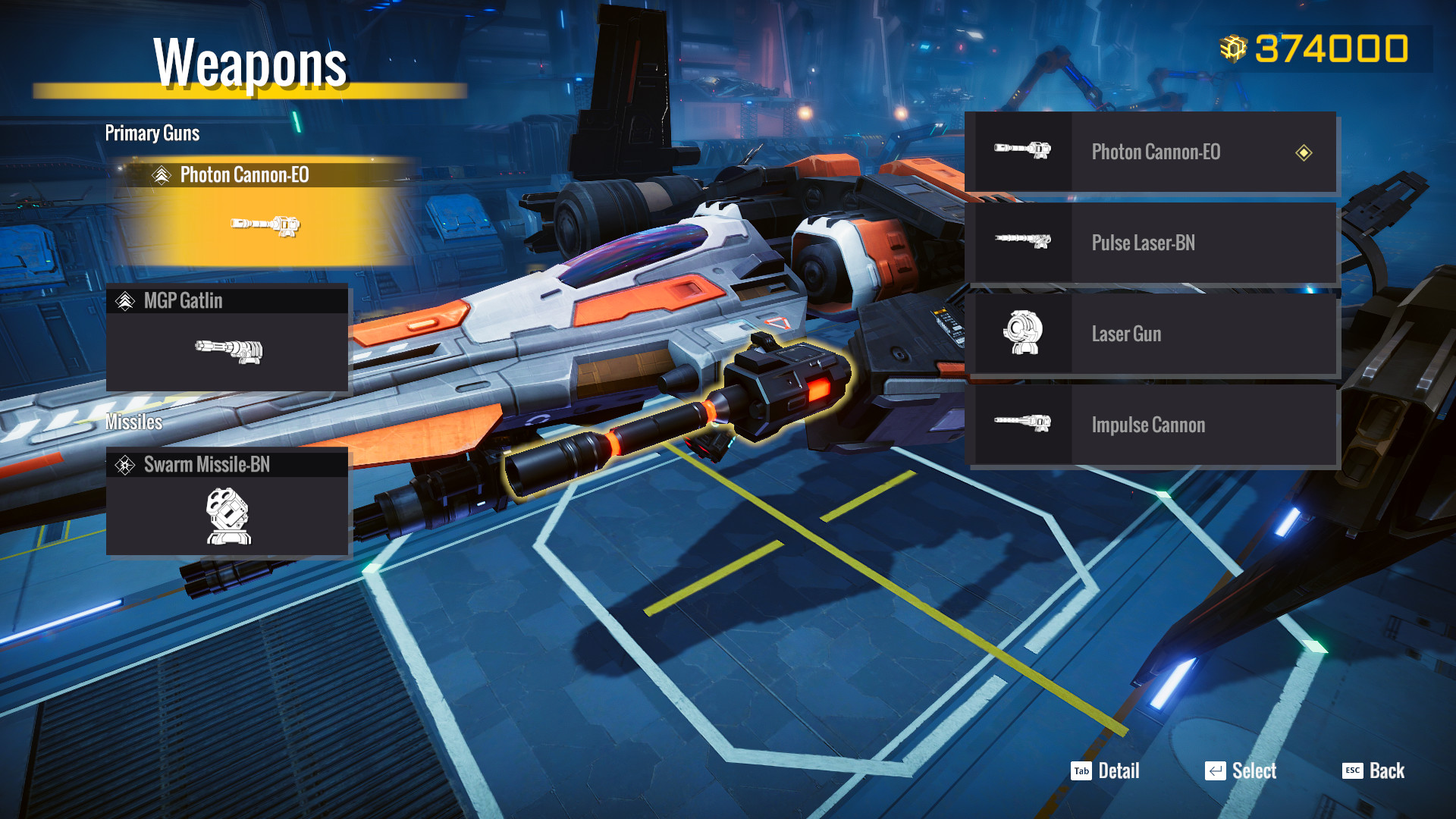
Task: Select Laser Gun from the list
Action: [1150, 334]
